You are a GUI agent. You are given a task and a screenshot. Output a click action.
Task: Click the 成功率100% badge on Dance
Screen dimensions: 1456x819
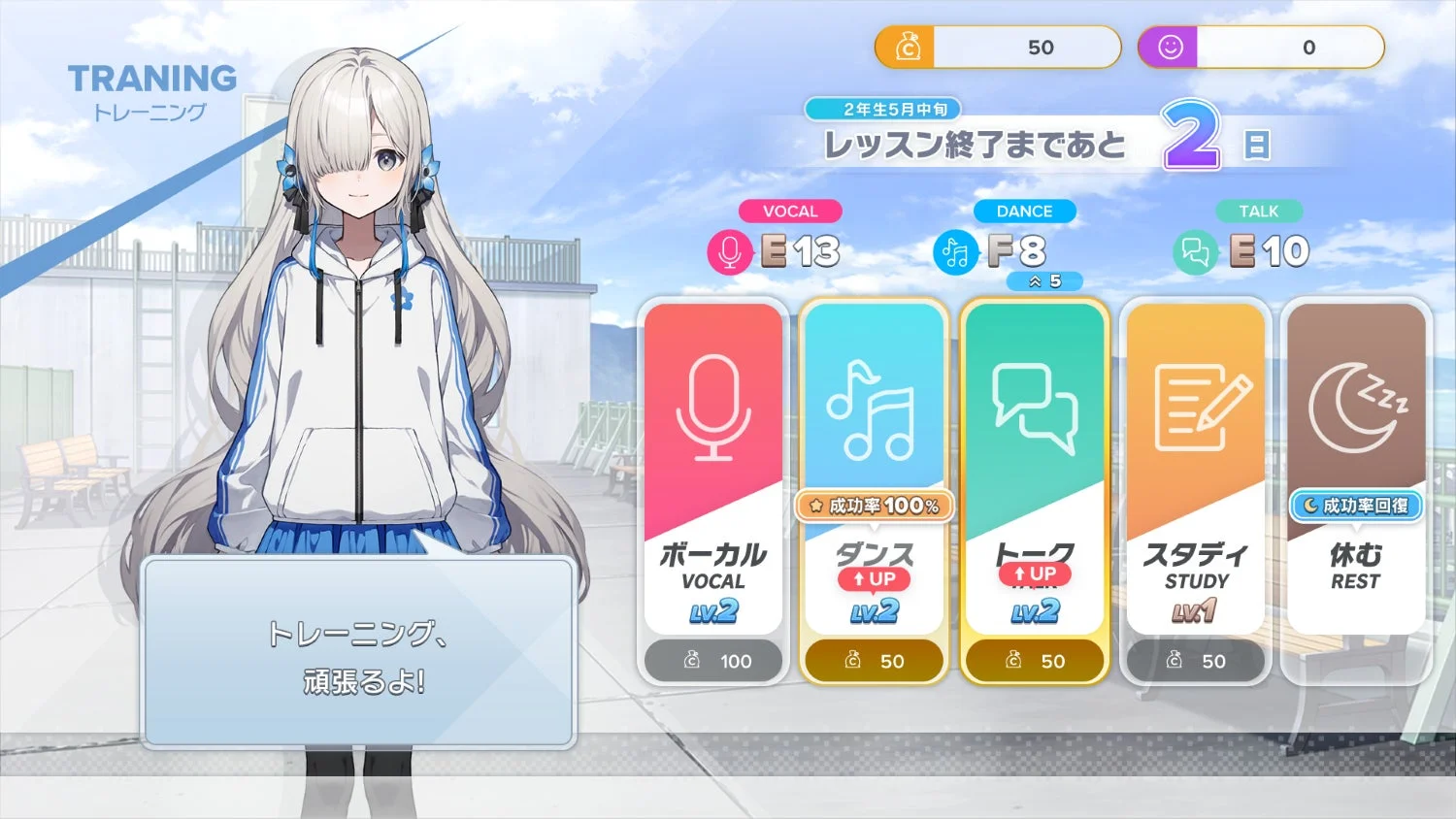click(875, 506)
